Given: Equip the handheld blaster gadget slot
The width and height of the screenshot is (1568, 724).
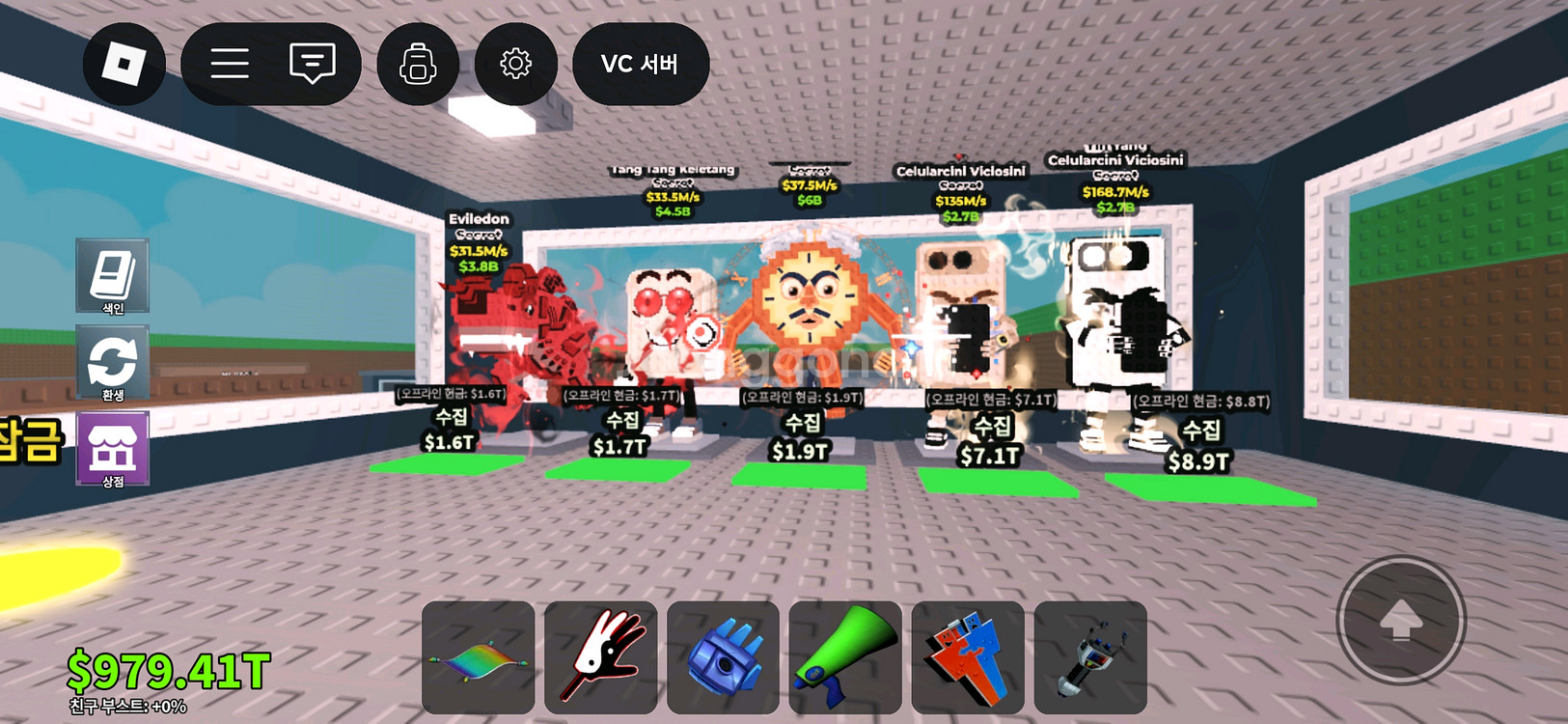Looking at the screenshot, I should 1090,657.
